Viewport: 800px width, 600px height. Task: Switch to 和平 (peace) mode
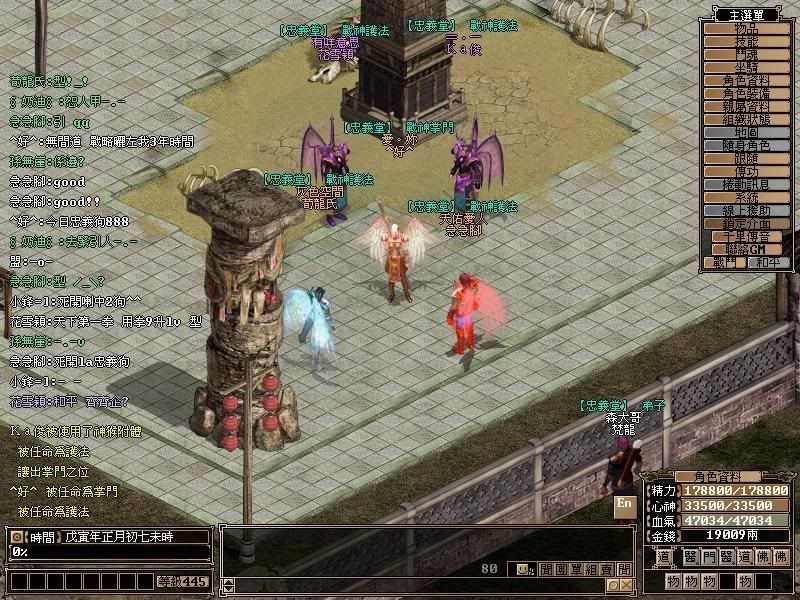(x=769, y=262)
